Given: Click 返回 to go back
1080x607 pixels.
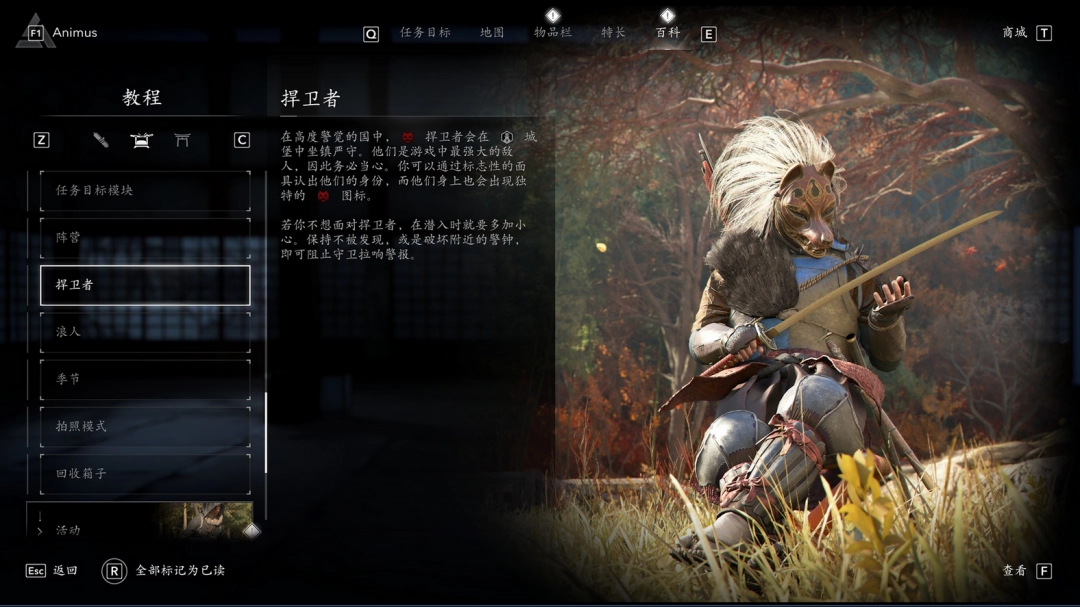Looking at the screenshot, I should tap(64, 571).
